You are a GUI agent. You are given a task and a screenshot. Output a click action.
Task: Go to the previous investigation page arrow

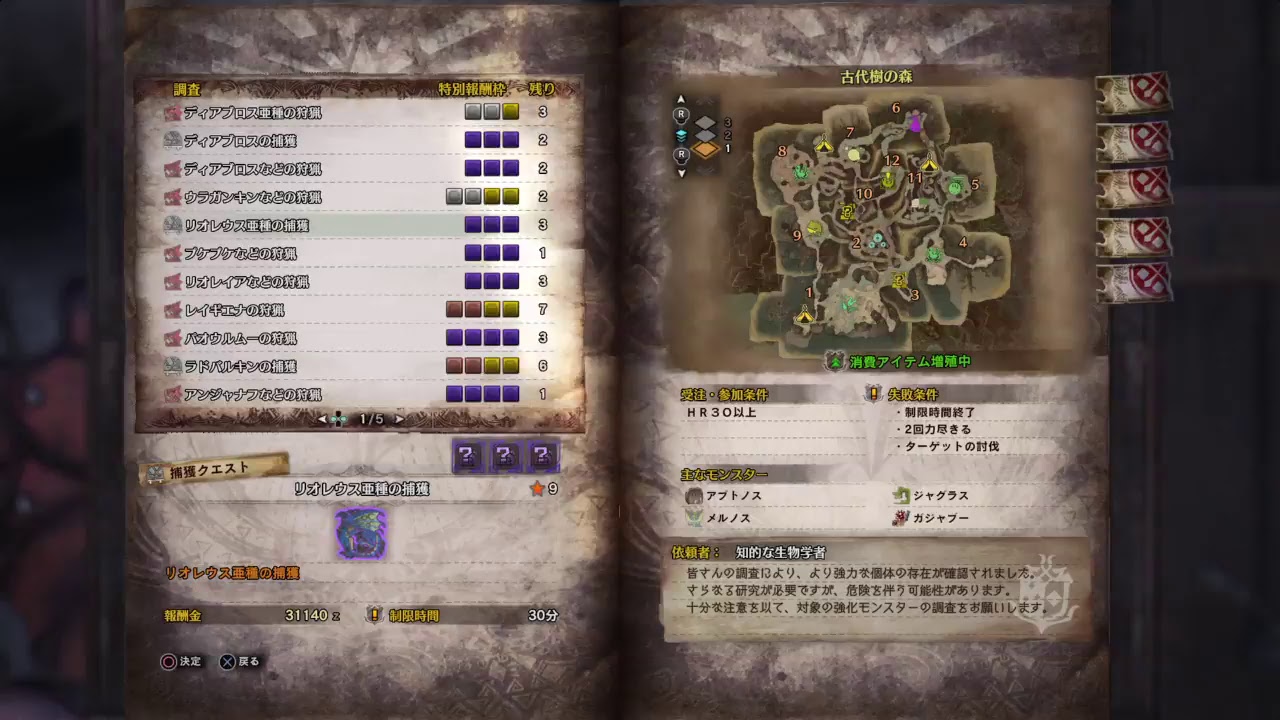point(322,419)
